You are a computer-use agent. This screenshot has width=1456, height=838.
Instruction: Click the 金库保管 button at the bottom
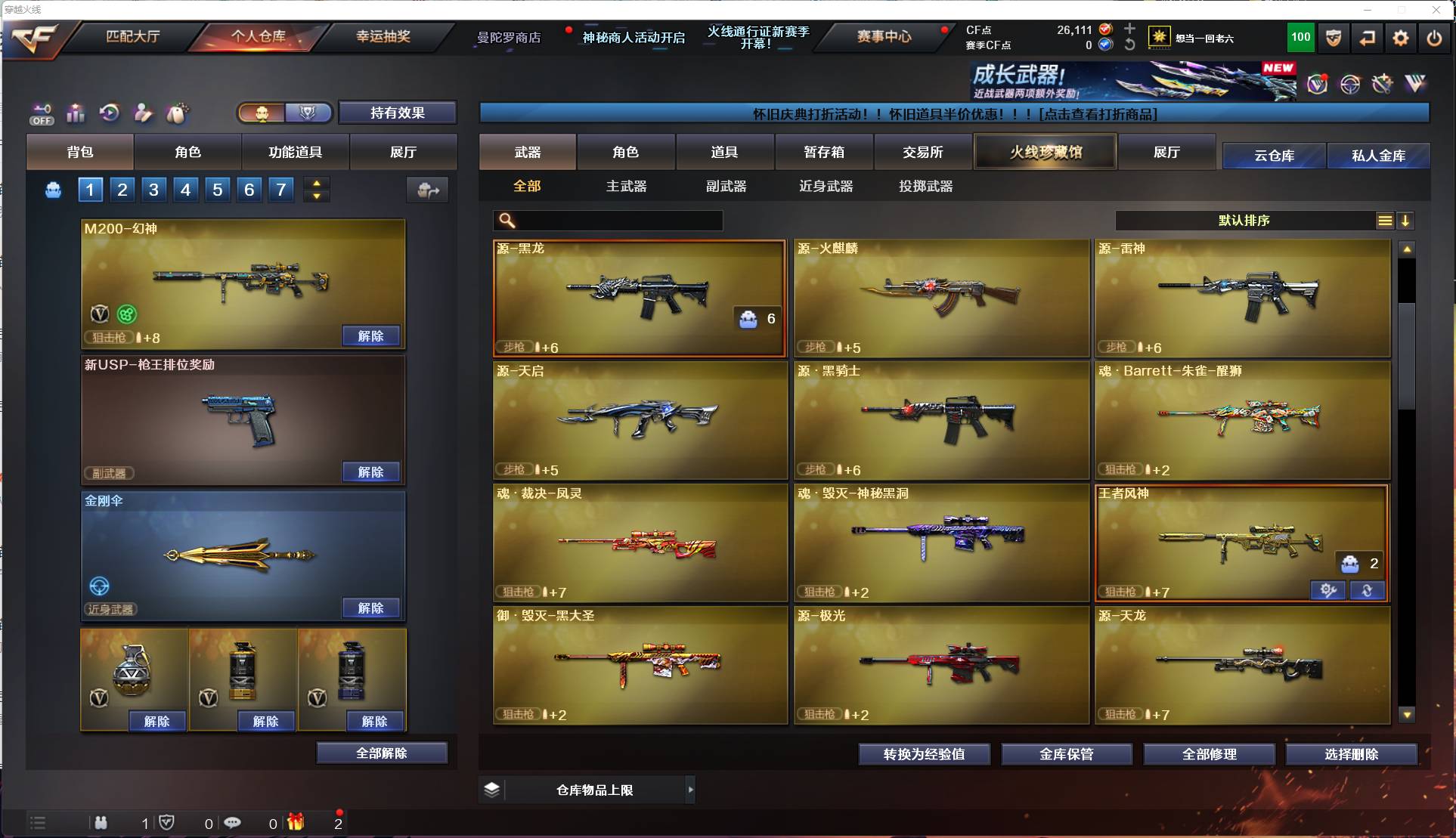[x=1067, y=753]
